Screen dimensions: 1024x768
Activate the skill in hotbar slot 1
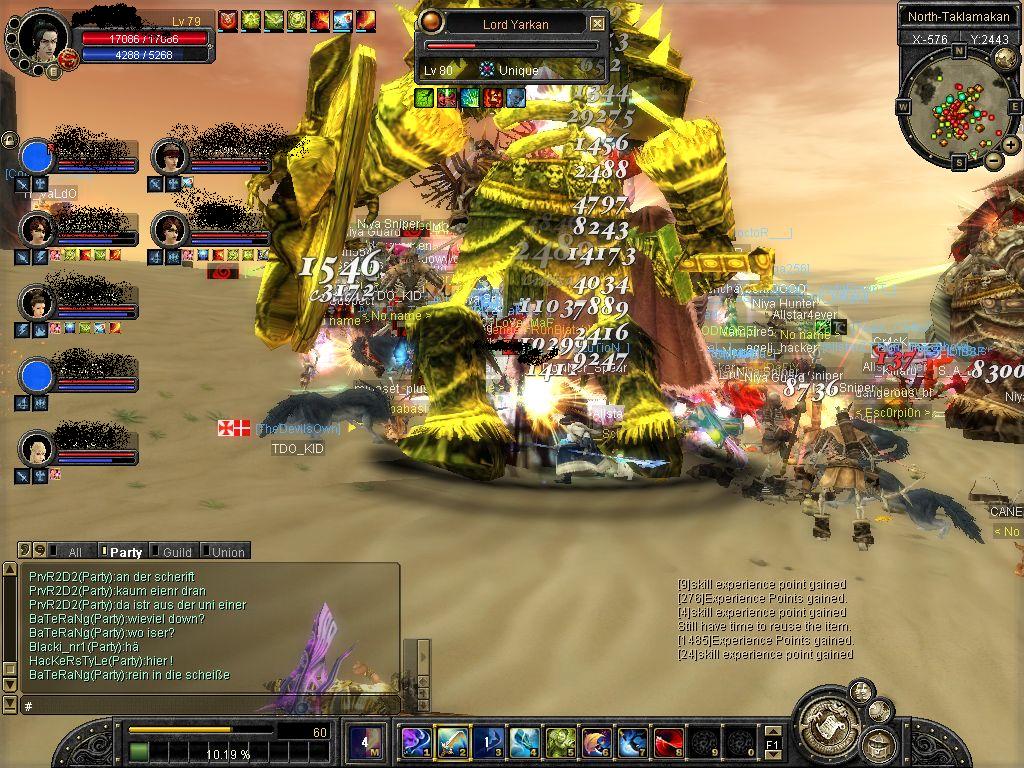tap(415, 743)
